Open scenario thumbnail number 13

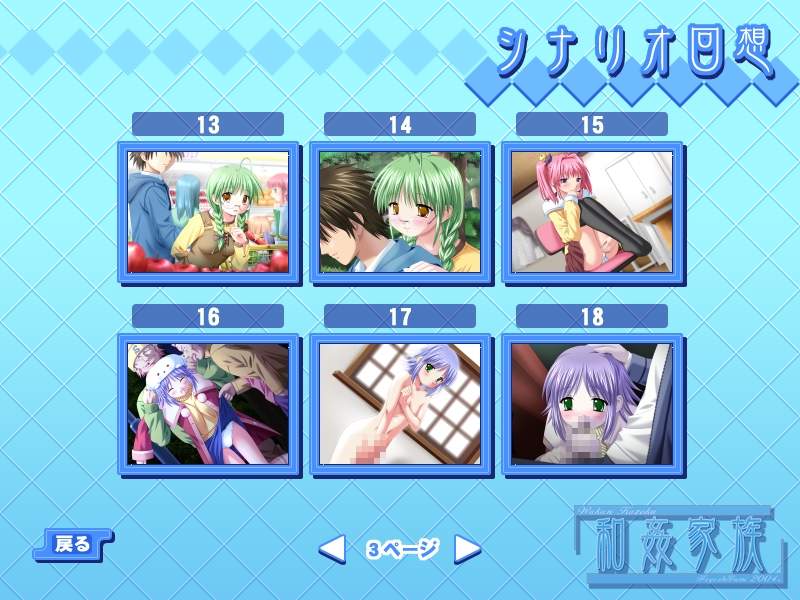(208, 212)
